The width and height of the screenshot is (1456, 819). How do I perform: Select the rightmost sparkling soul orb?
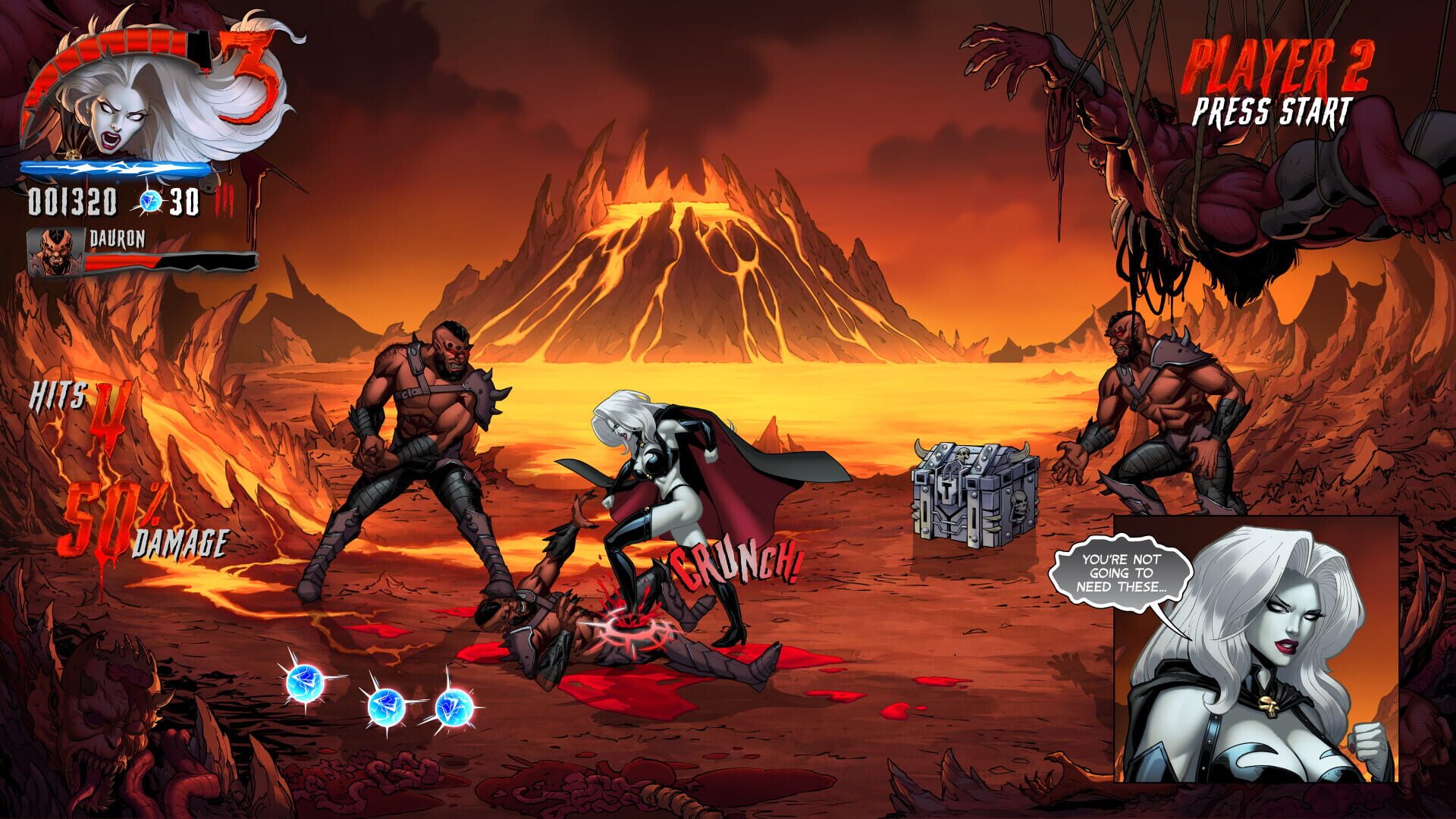click(451, 709)
